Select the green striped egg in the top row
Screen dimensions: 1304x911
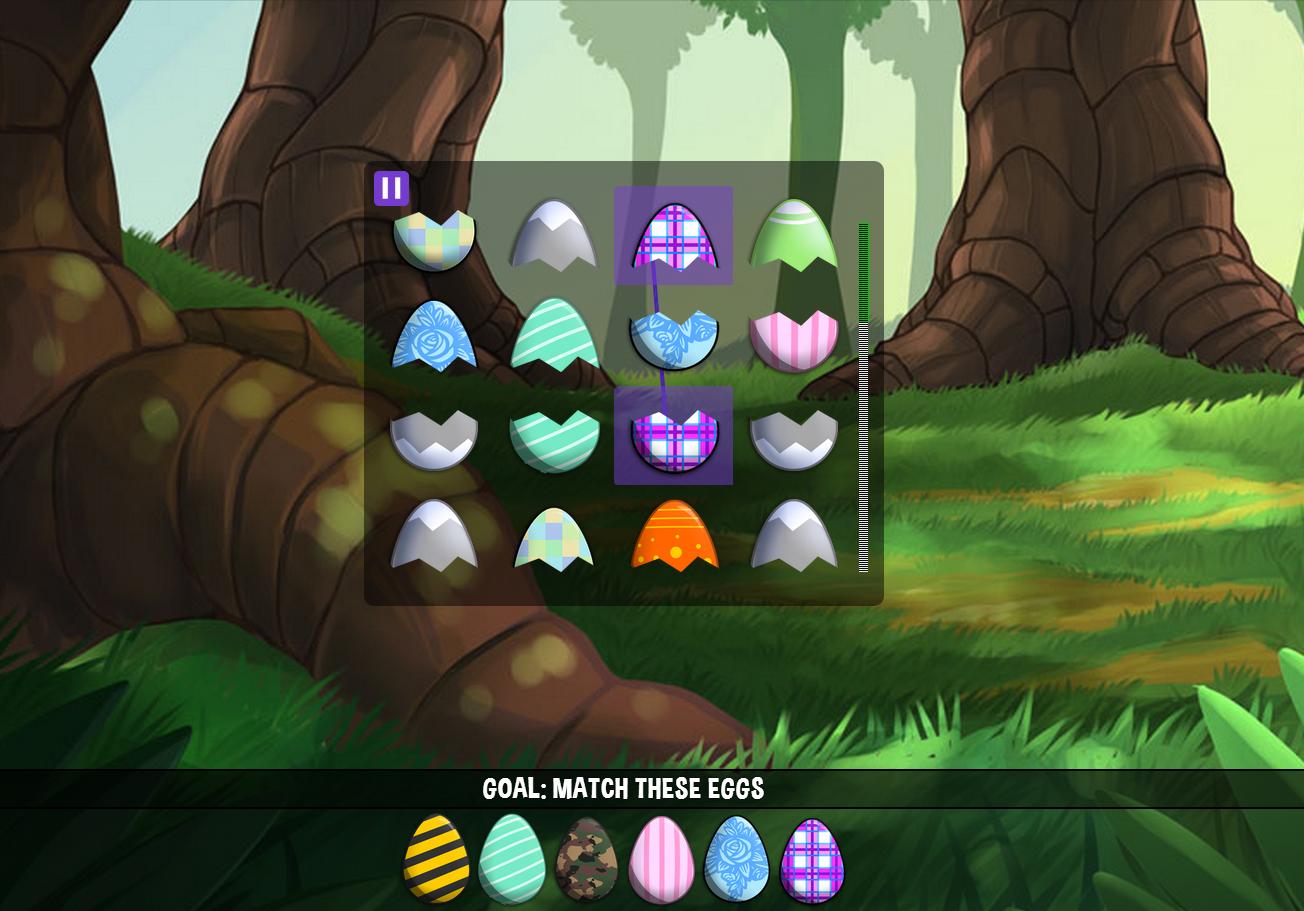tap(795, 240)
